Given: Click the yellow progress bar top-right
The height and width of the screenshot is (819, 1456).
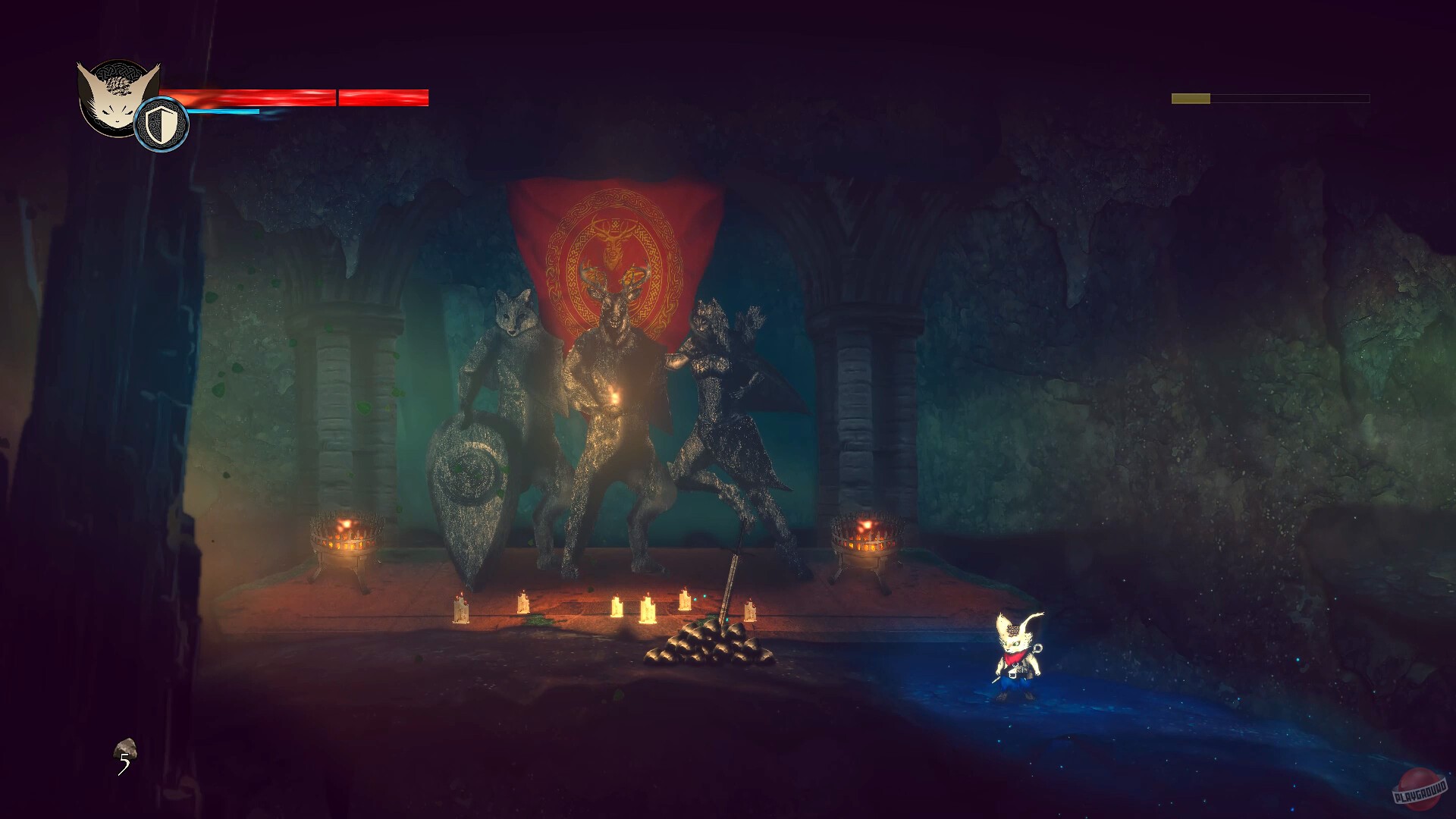Looking at the screenshot, I should point(1191,97).
